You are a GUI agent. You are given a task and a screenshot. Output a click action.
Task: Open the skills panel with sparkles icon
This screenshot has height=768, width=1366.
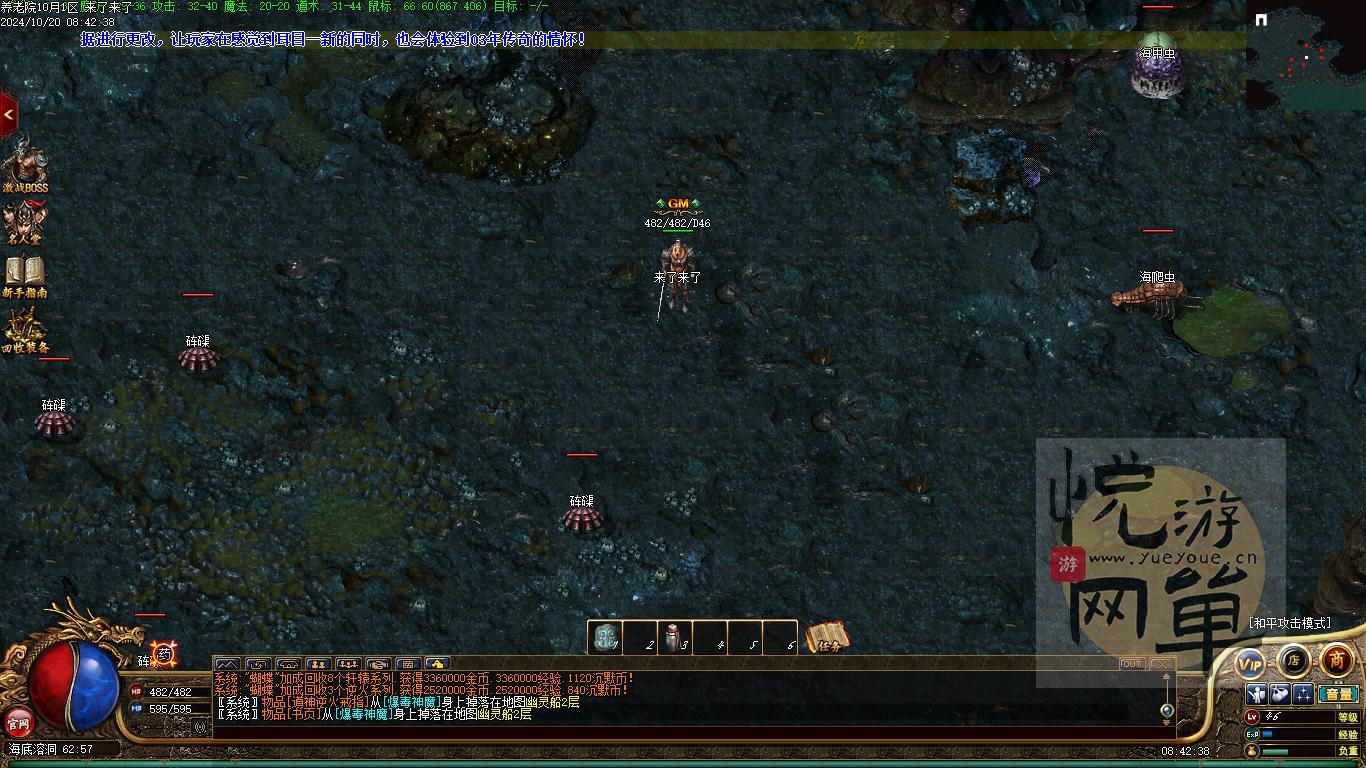pos(1303,694)
